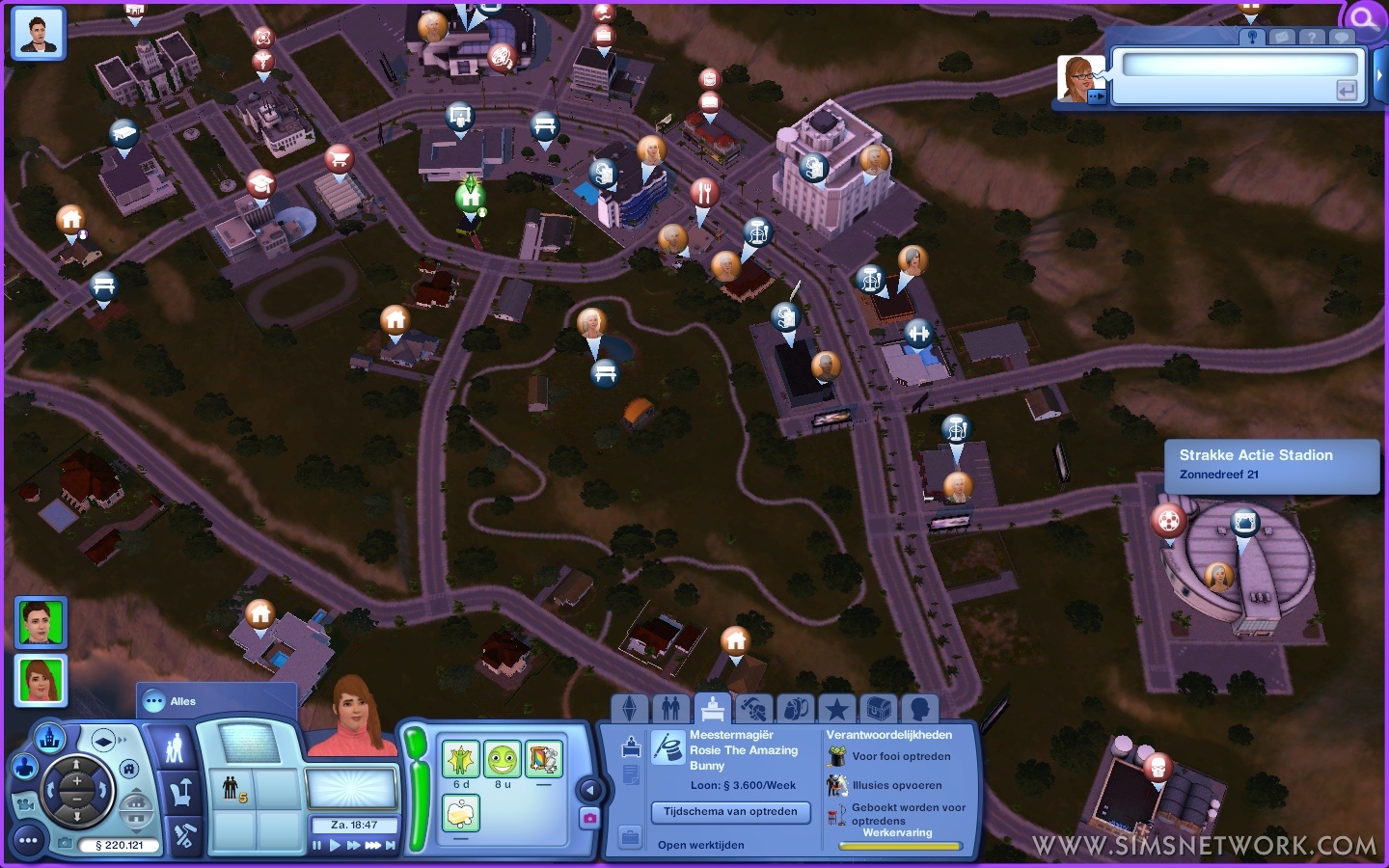The height and width of the screenshot is (868, 1389).
Task: Show the Lifetime Rewards treasure chest tab
Action: (x=878, y=710)
